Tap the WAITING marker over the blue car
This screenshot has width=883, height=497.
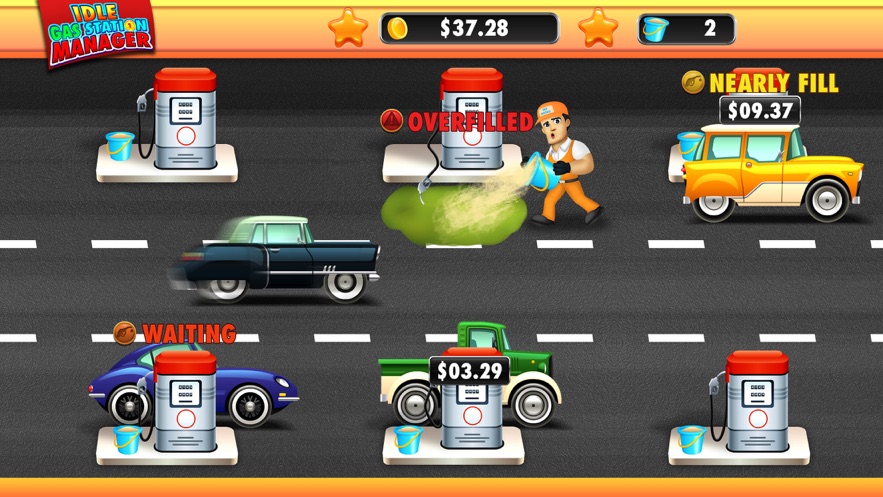click(176, 333)
